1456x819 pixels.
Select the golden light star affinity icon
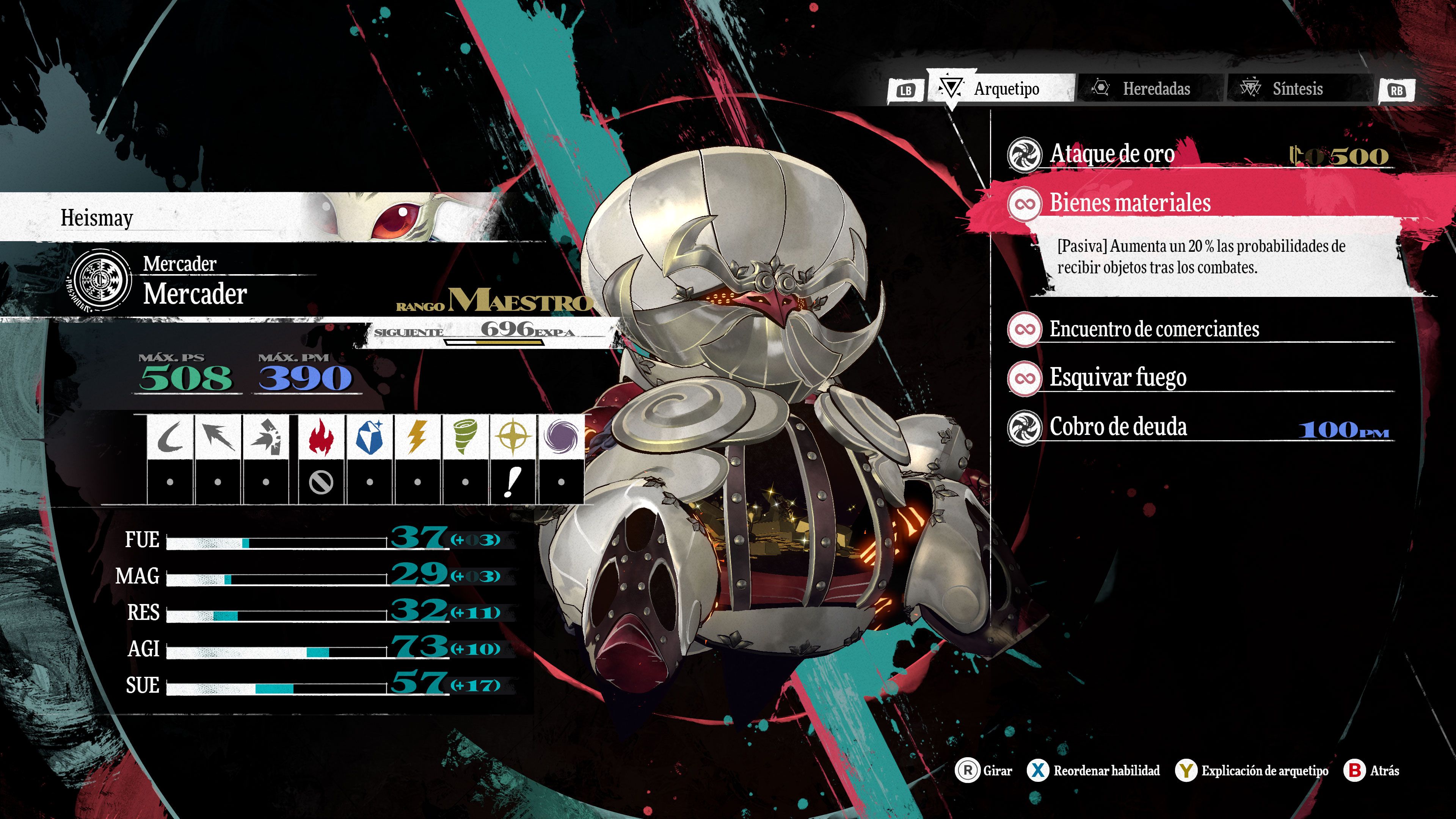[513, 437]
